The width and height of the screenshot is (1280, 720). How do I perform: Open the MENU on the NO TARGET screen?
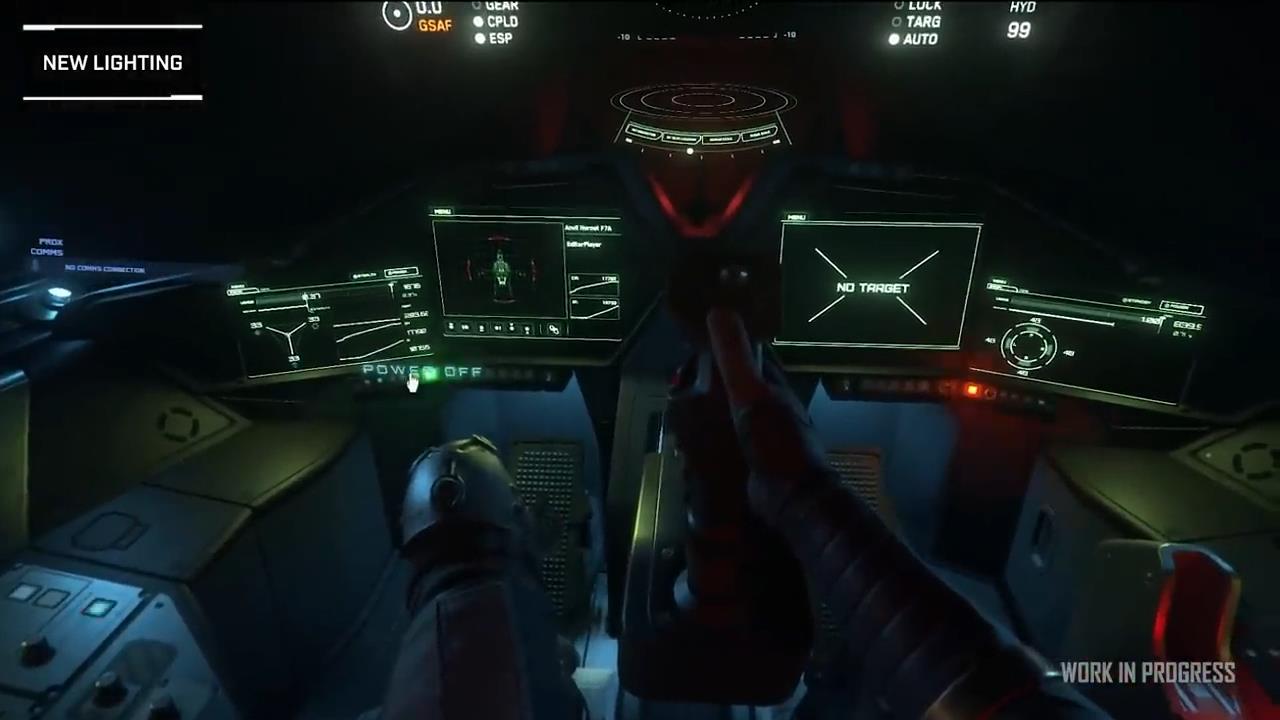(x=795, y=217)
